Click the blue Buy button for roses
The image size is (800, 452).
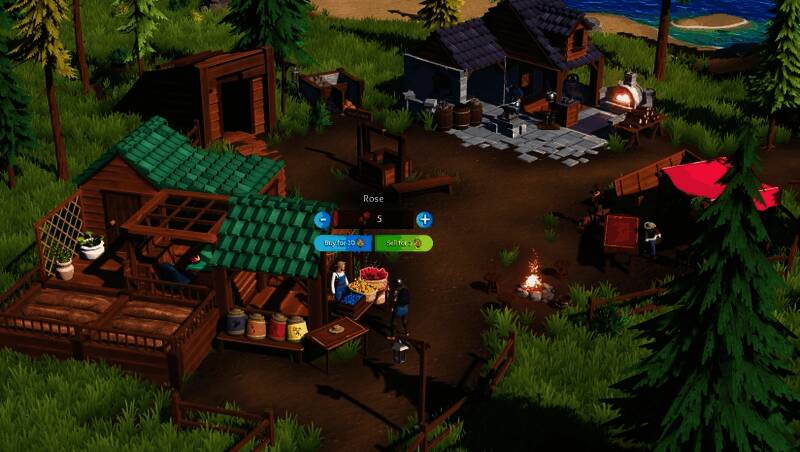tap(343, 243)
